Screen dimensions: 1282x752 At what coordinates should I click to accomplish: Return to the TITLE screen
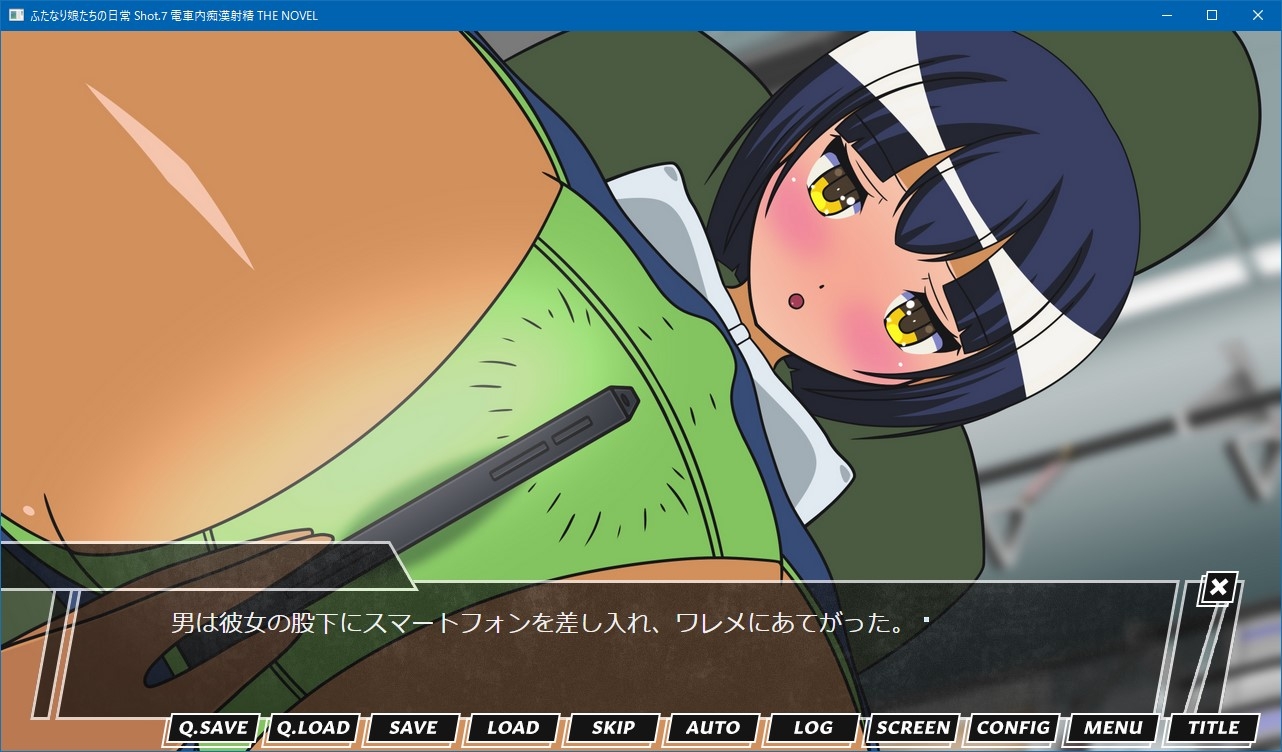tap(1213, 728)
